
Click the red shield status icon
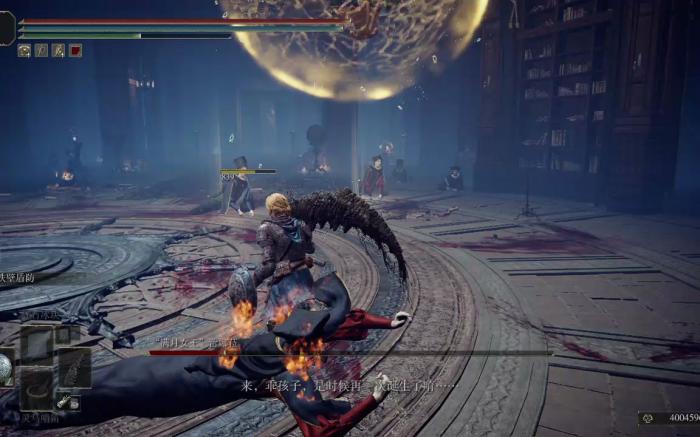[x=75, y=50]
